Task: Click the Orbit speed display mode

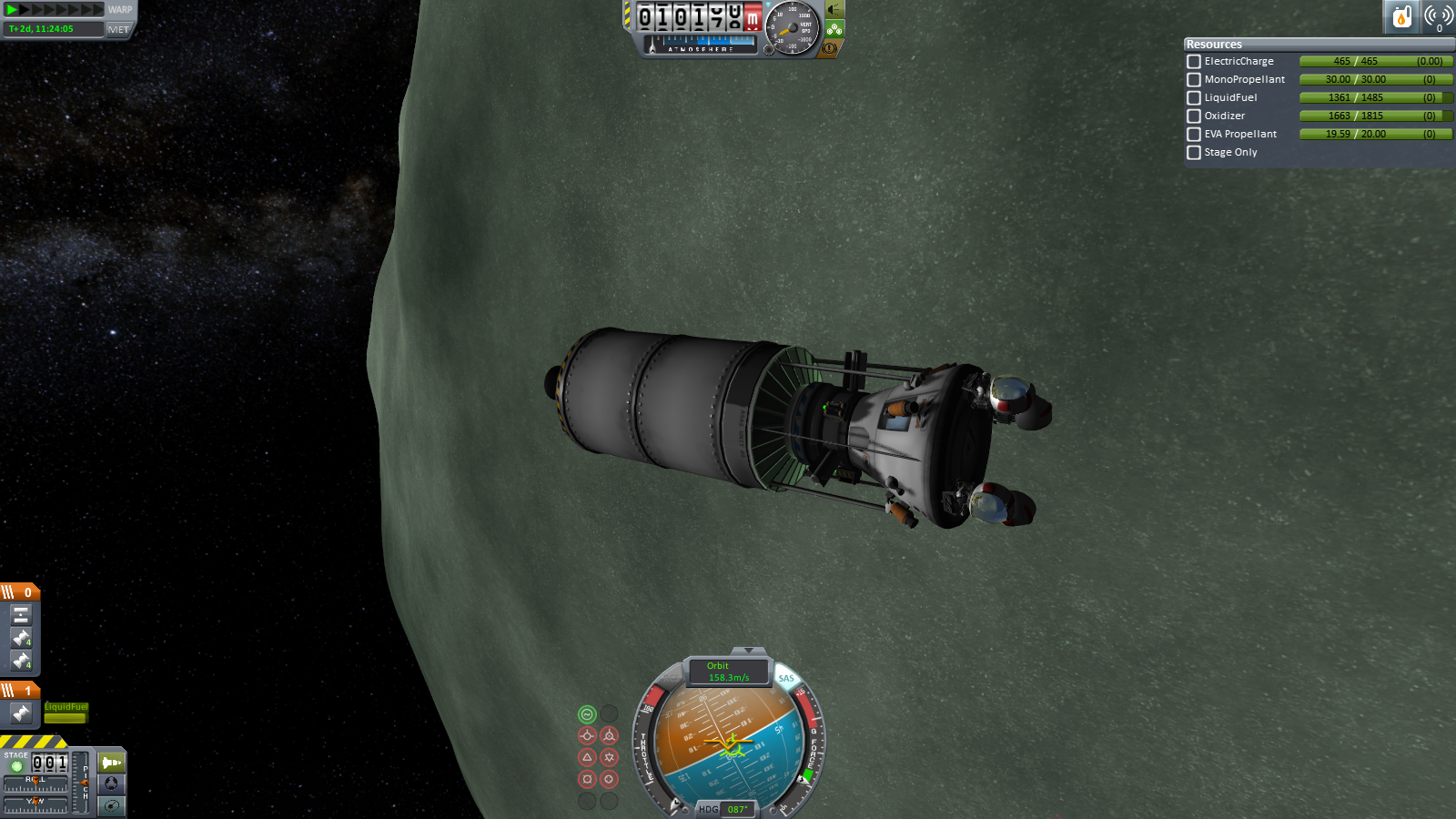Action: click(728, 672)
